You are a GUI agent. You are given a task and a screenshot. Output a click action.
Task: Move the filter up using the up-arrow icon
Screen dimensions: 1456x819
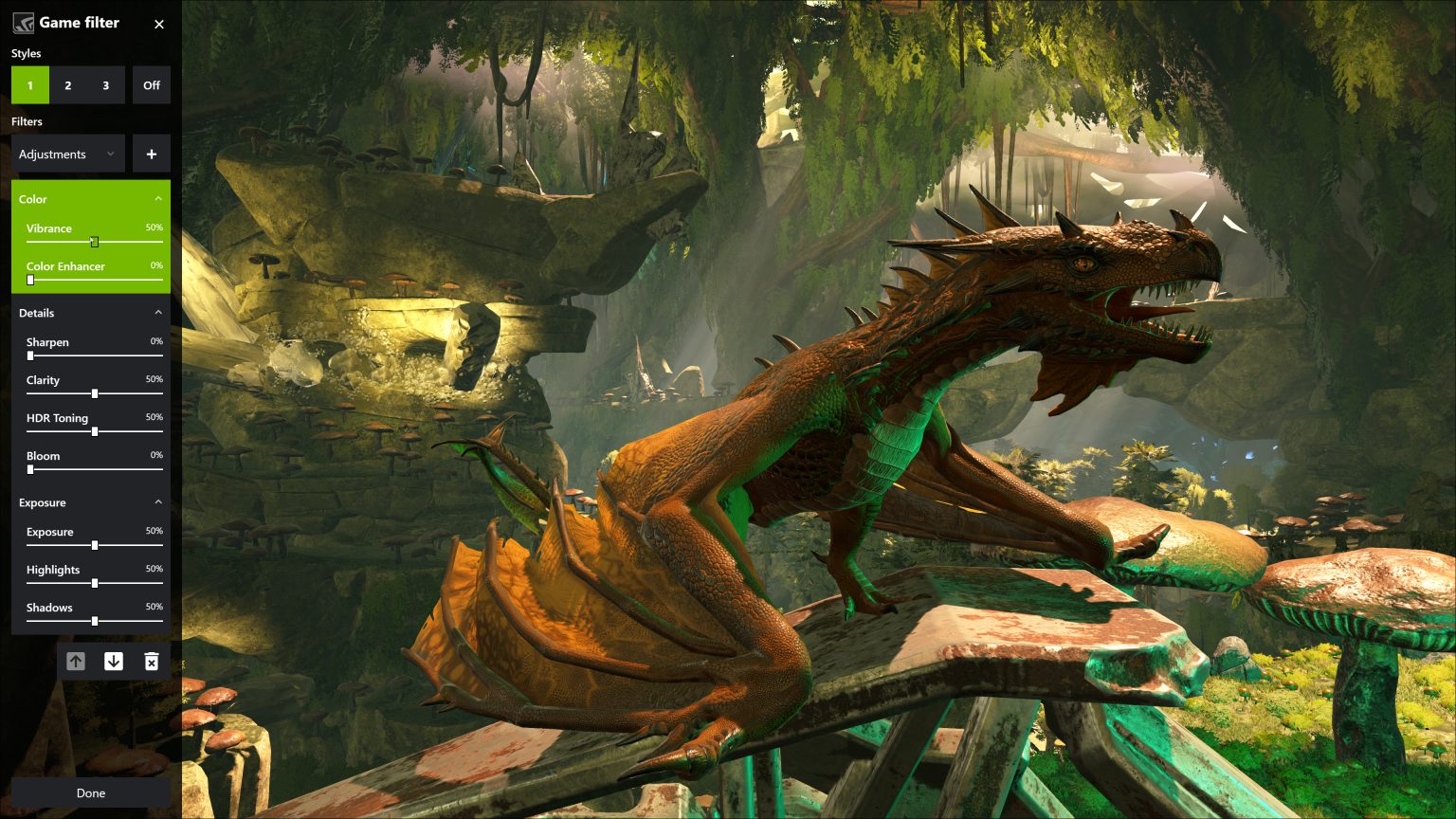(76, 661)
